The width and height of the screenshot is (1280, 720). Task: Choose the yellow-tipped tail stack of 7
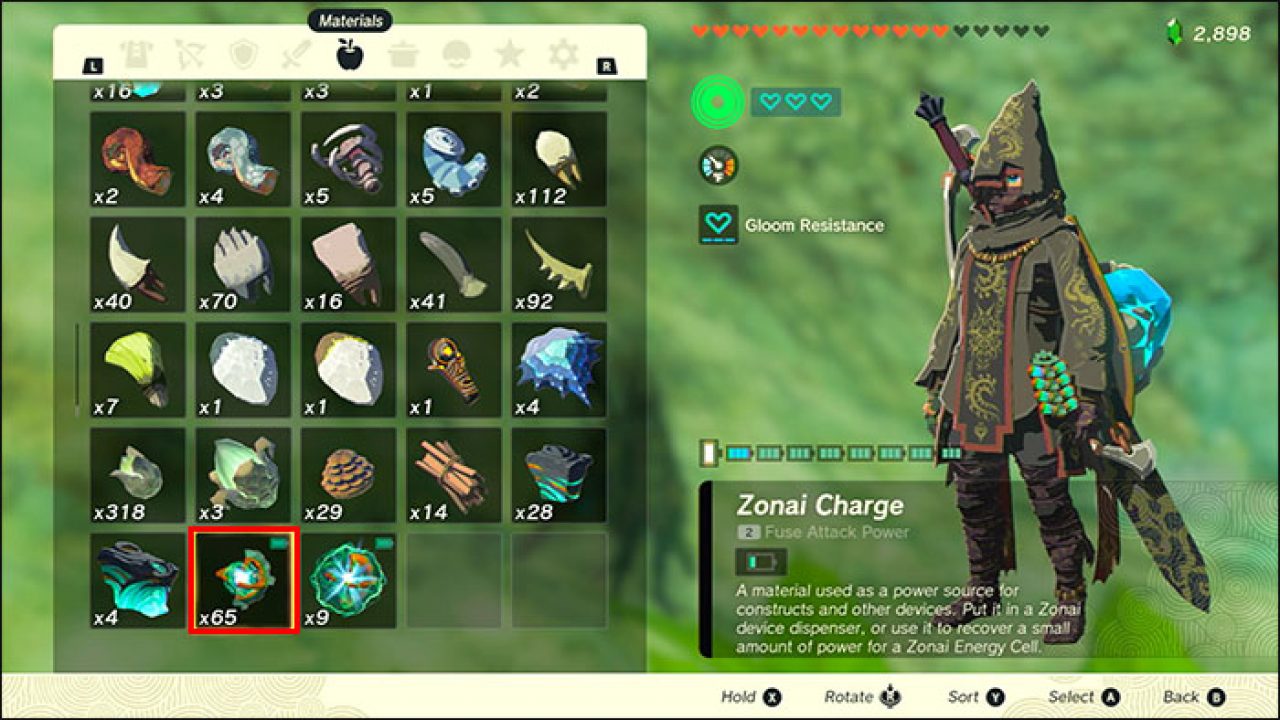coord(137,369)
